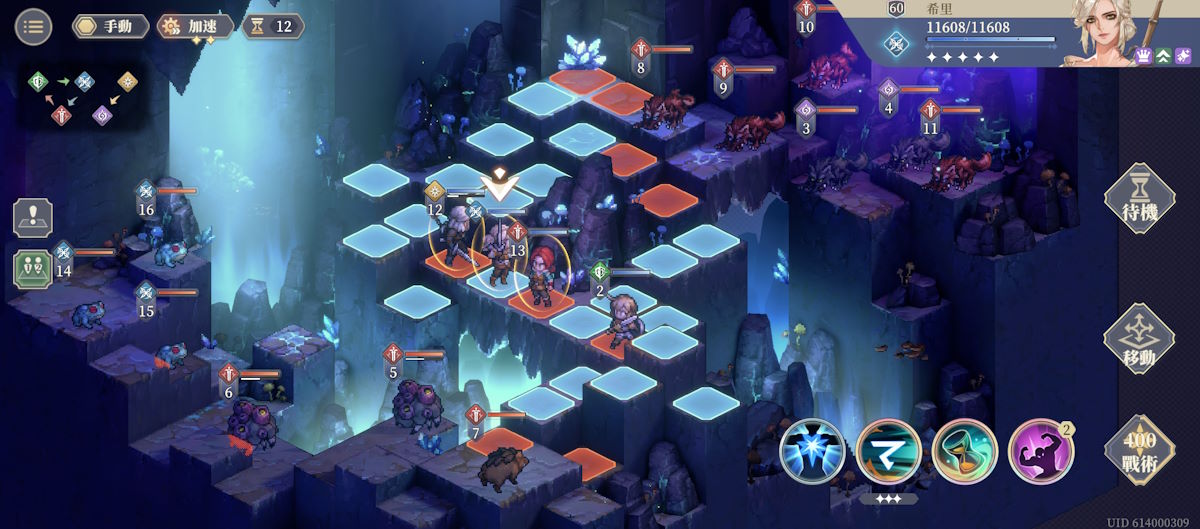Activate the blue starburst skill

click(812, 452)
